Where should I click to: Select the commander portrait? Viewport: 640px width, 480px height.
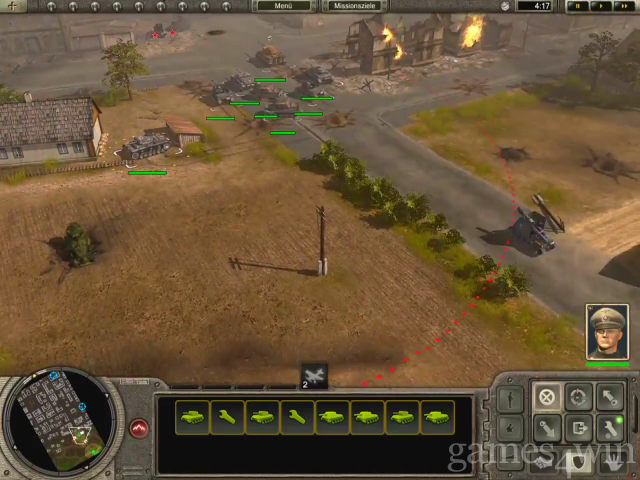[606, 332]
